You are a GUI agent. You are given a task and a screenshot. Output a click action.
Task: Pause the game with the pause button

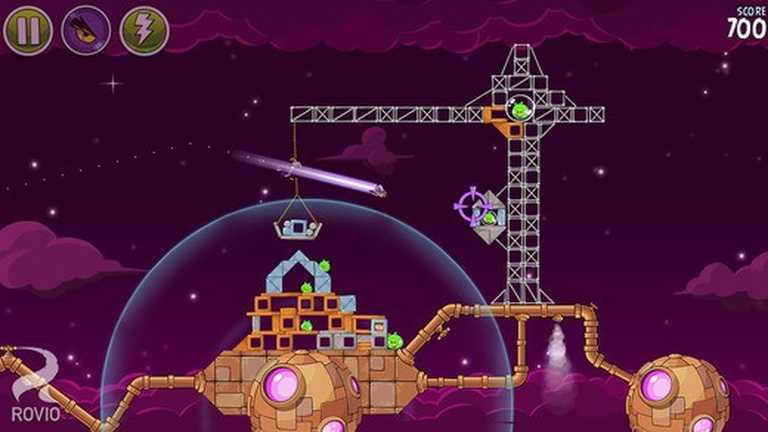click(28, 31)
